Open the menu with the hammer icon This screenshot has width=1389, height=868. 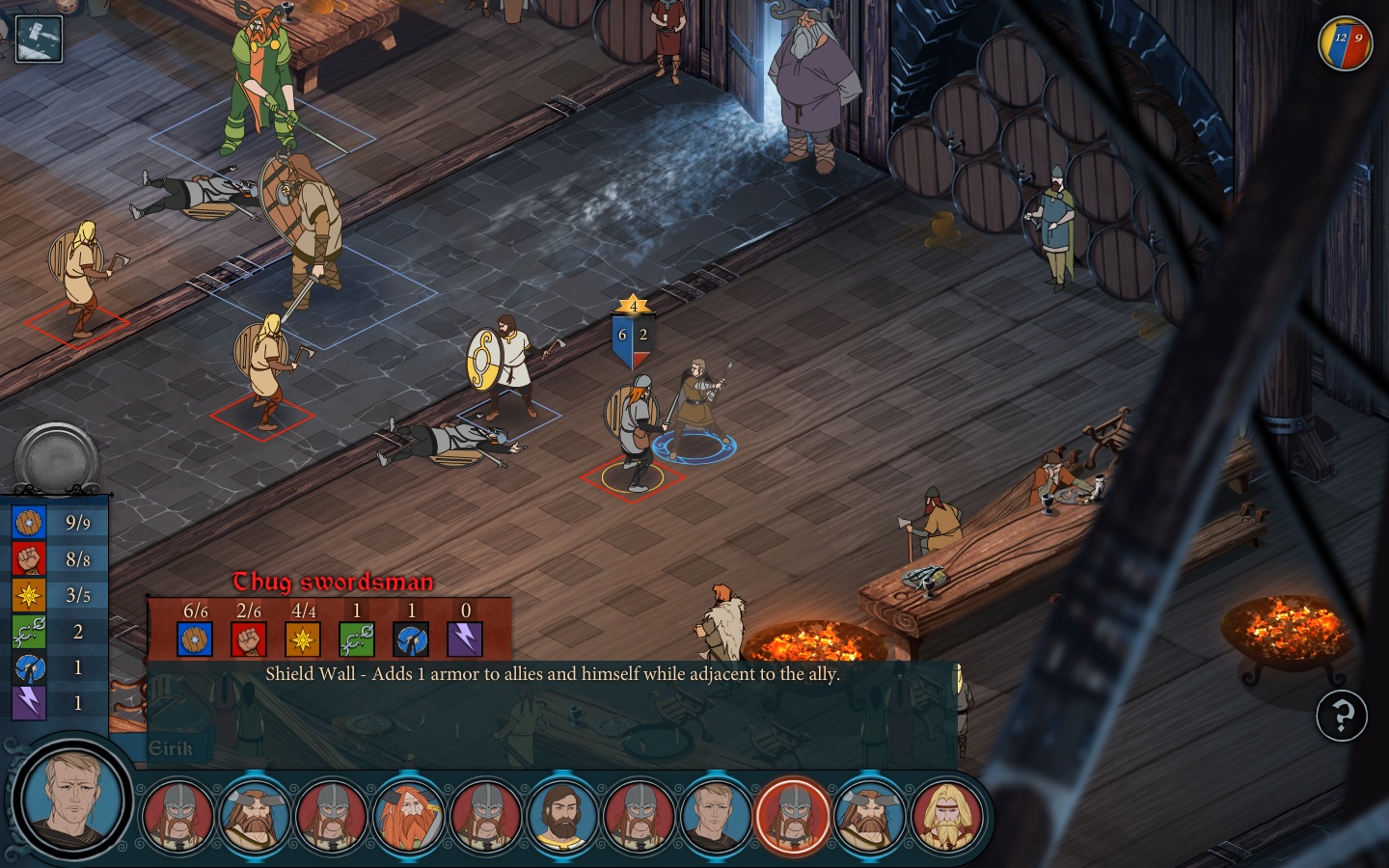pos(39,39)
